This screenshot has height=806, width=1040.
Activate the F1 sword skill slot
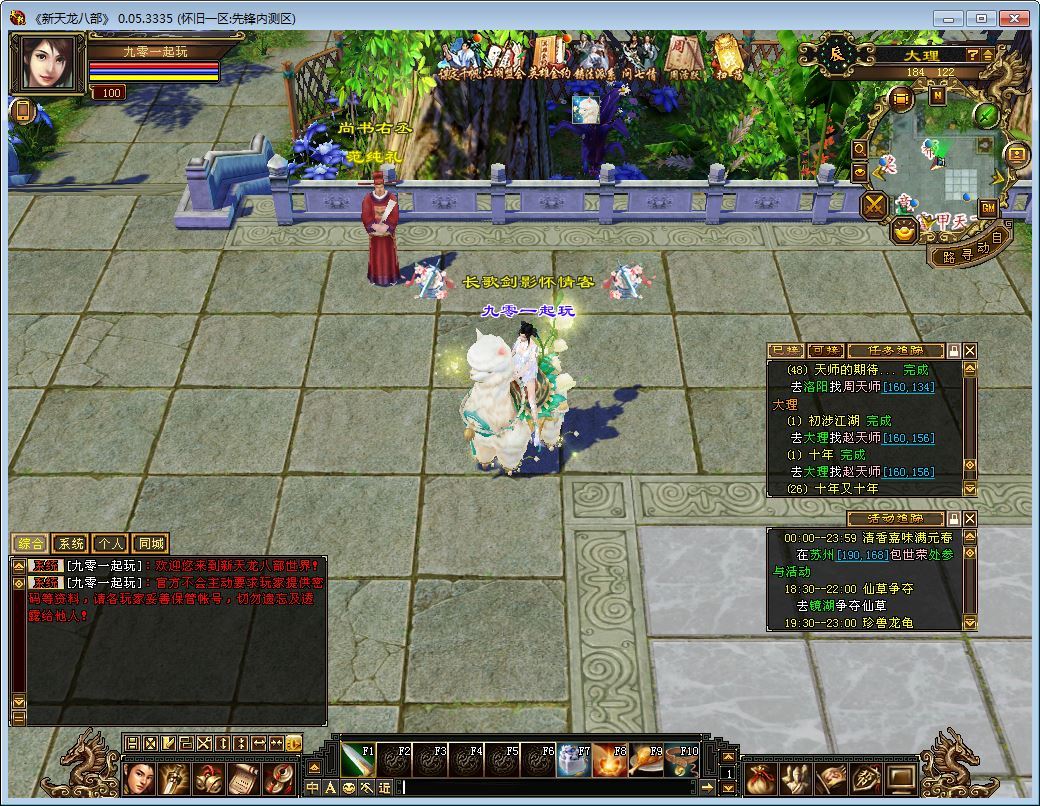coord(358,761)
